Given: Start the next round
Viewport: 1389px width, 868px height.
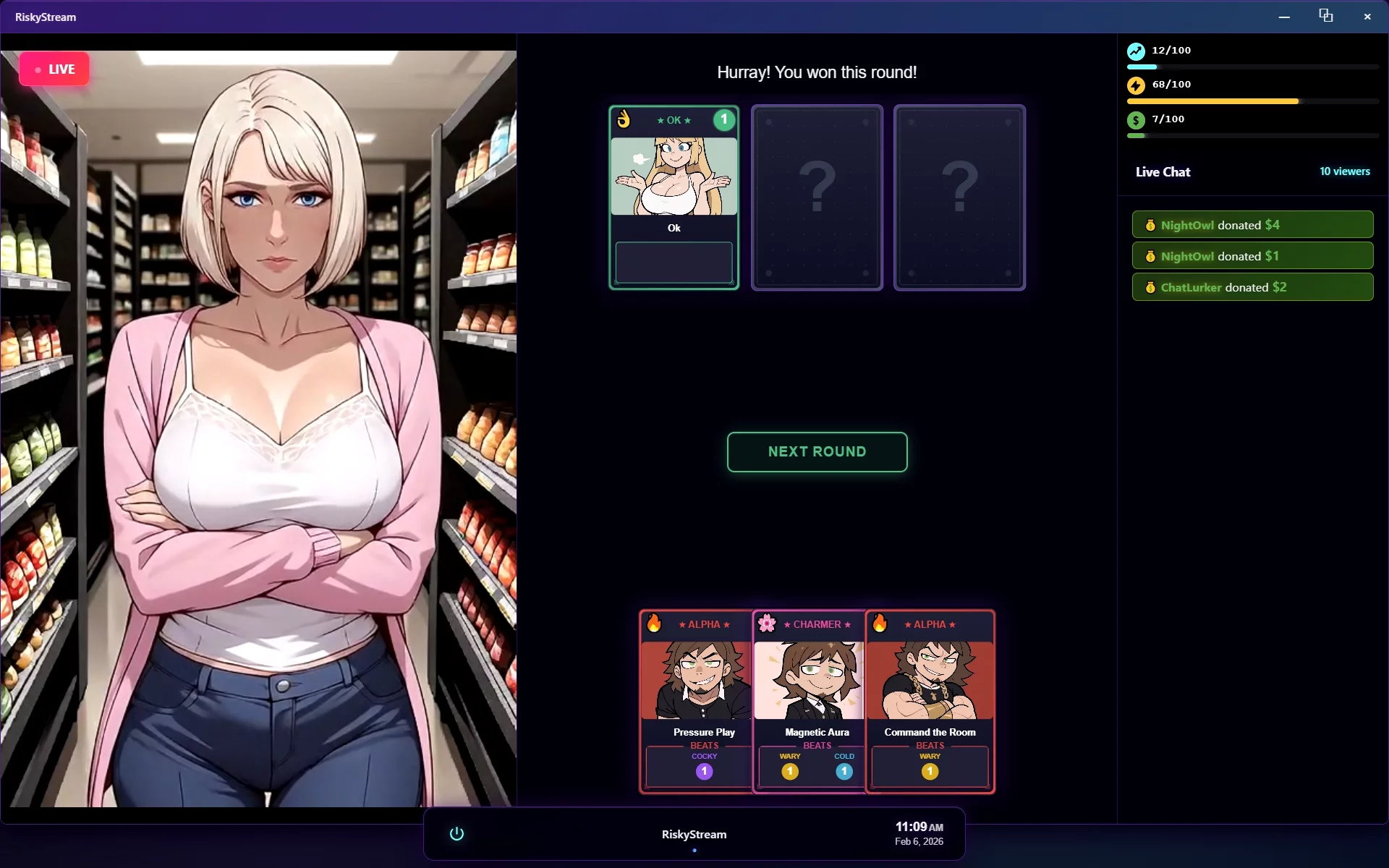Looking at the screenshot, I should [x=817, y=452].
